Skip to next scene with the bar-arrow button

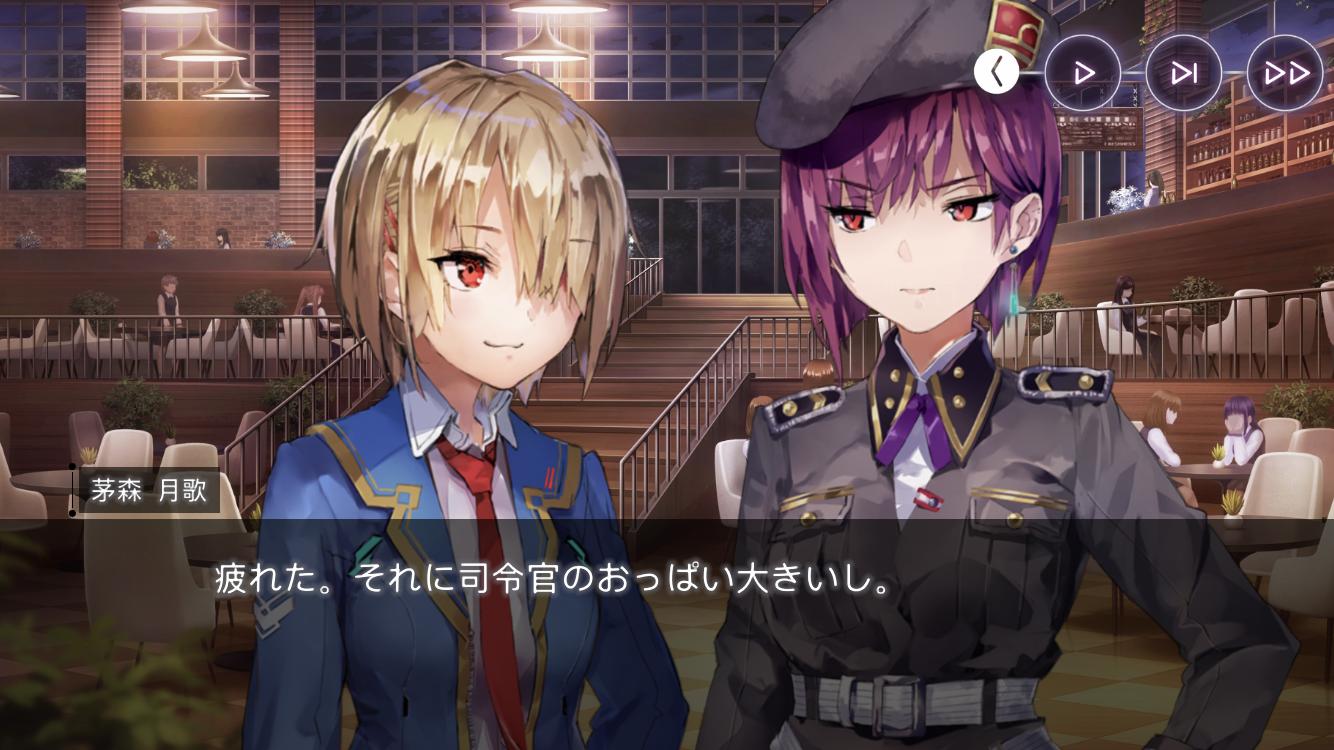tap(1184, 72)
